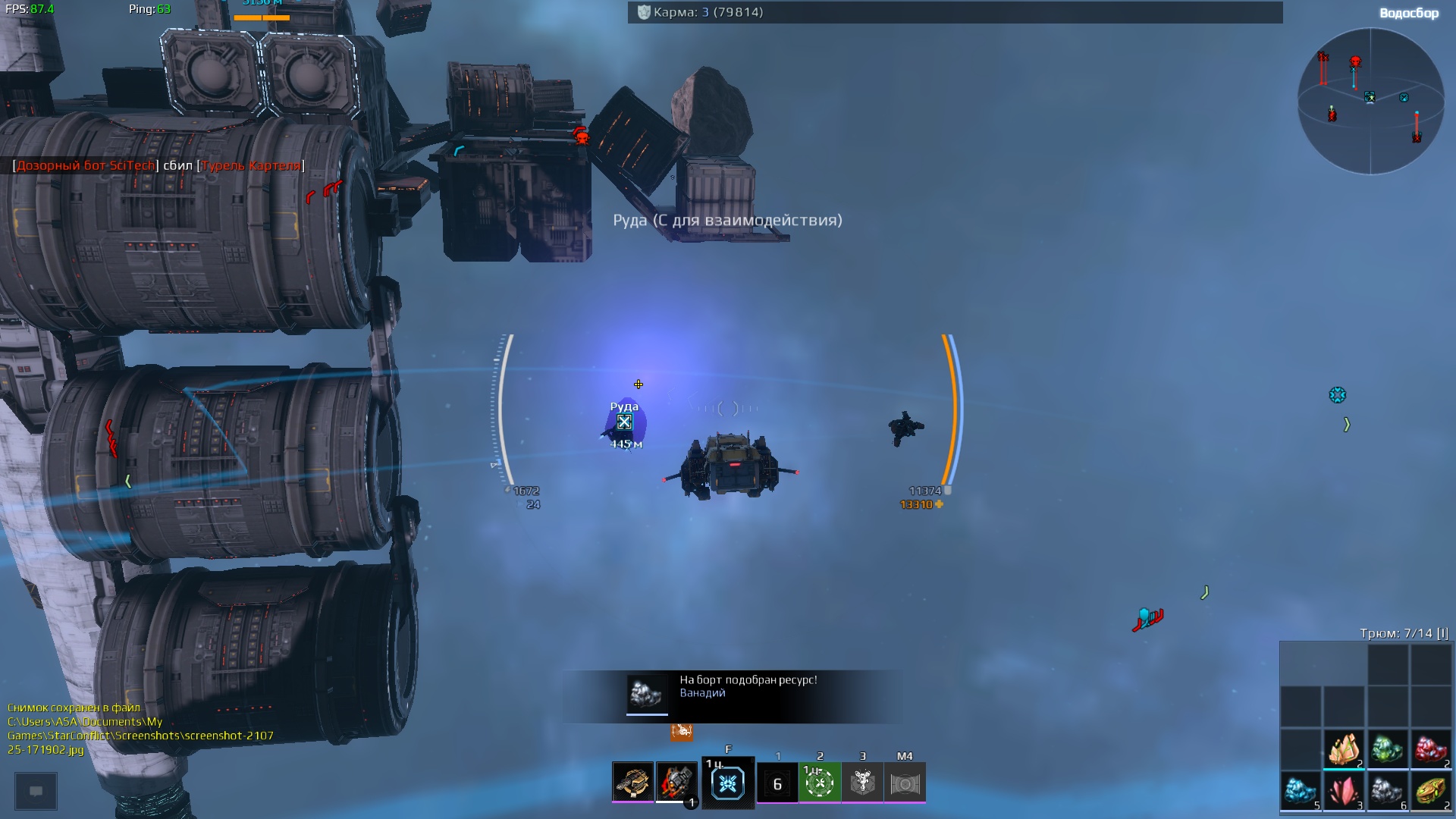Activate the grey drone module
Image resolution: width=1456 pixels, height=819 pixels.
862,783
